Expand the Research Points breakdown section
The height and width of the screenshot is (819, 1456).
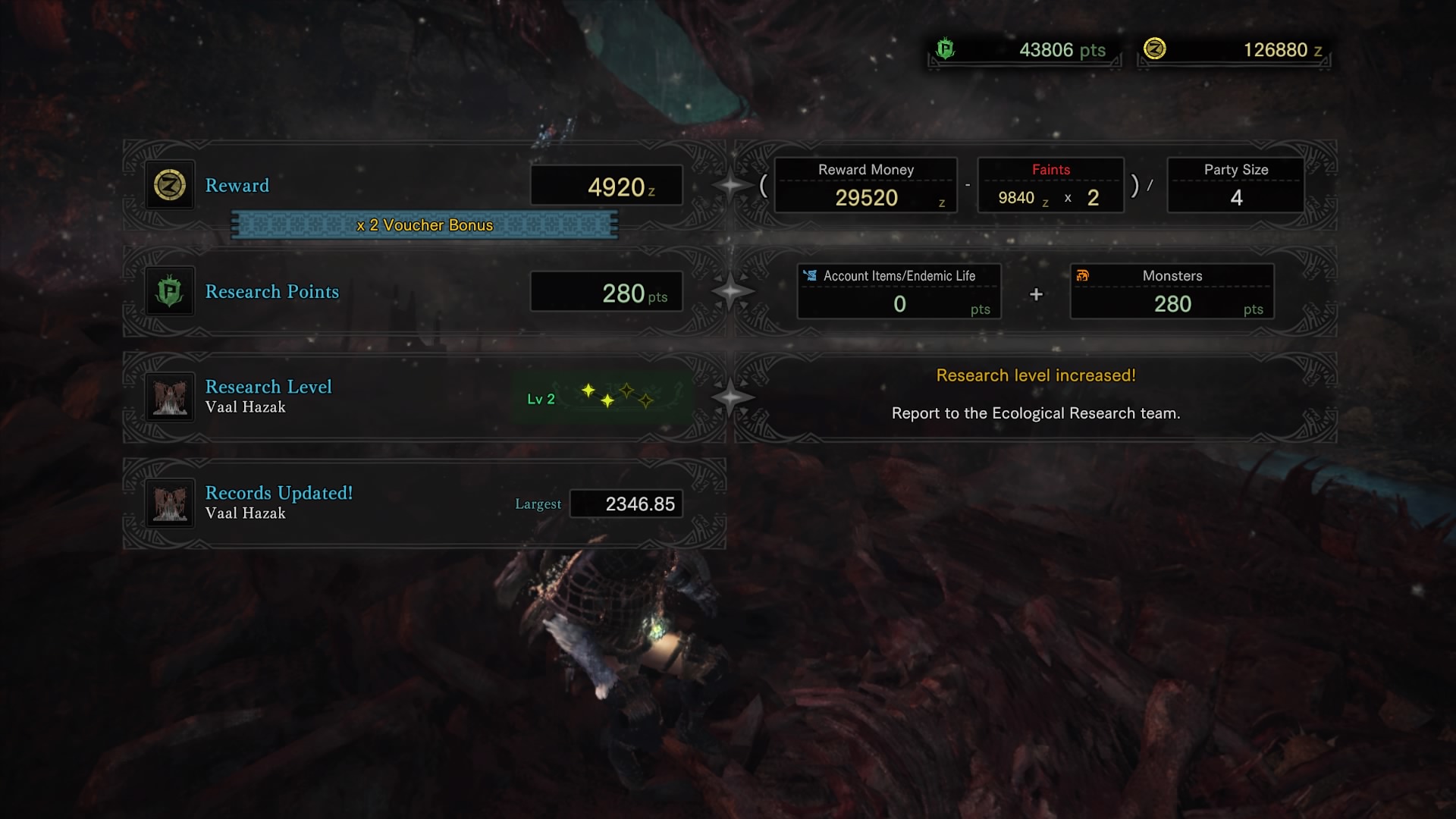tap(272, 291)
